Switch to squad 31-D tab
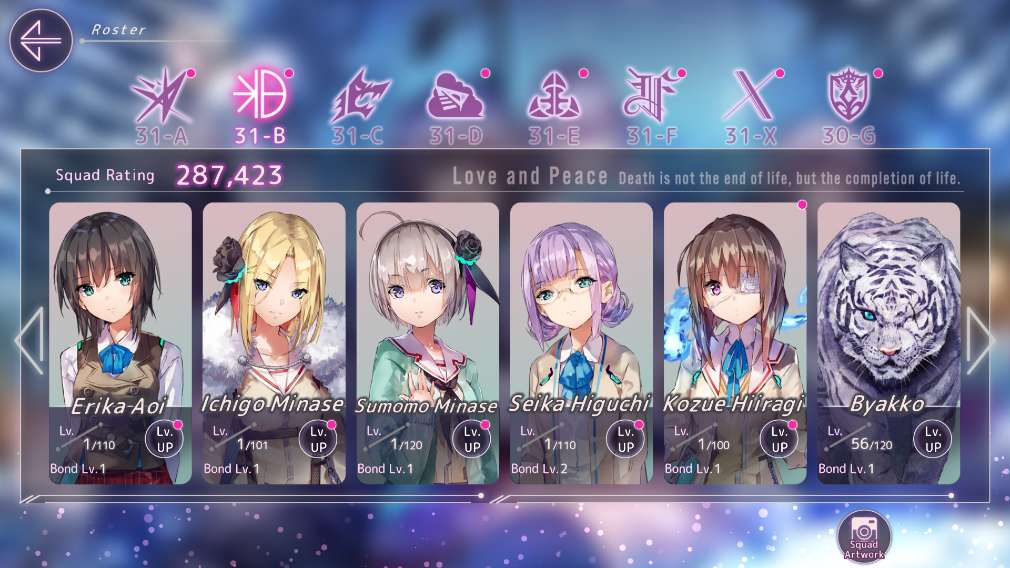Image resolution: width=1010 pixels, height=568 pixels. pos(456,103)
